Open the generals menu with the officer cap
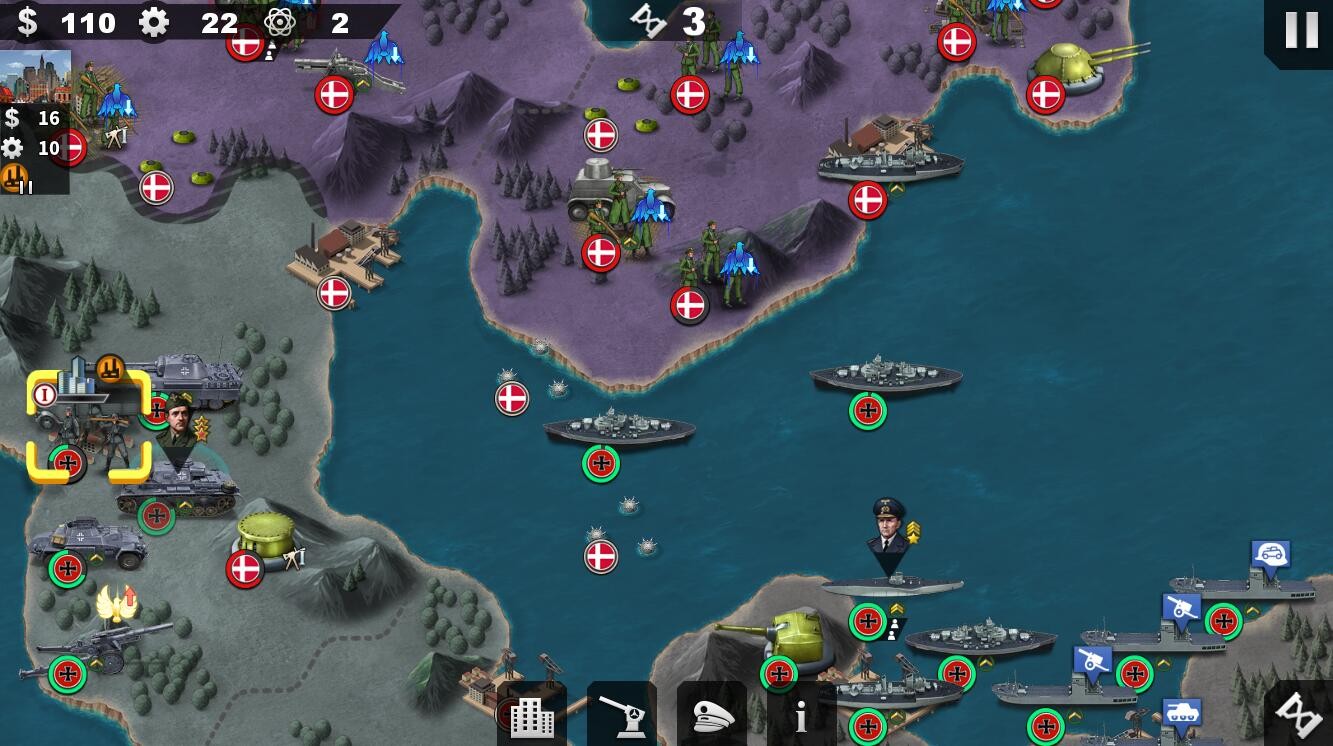 tap(711, 715)
